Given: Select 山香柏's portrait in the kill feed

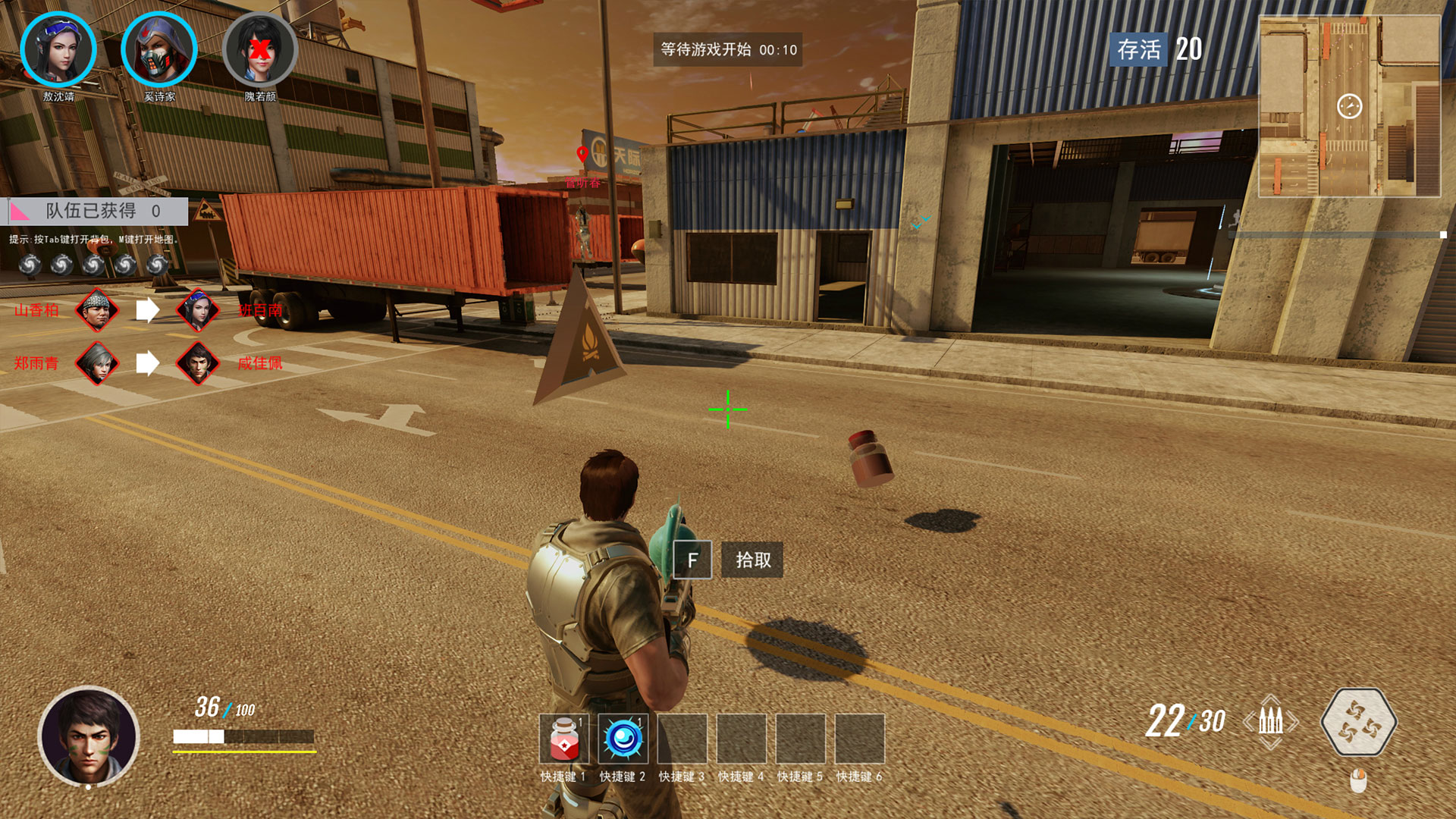Looking at the screenshot, I should tap(97, 310).
